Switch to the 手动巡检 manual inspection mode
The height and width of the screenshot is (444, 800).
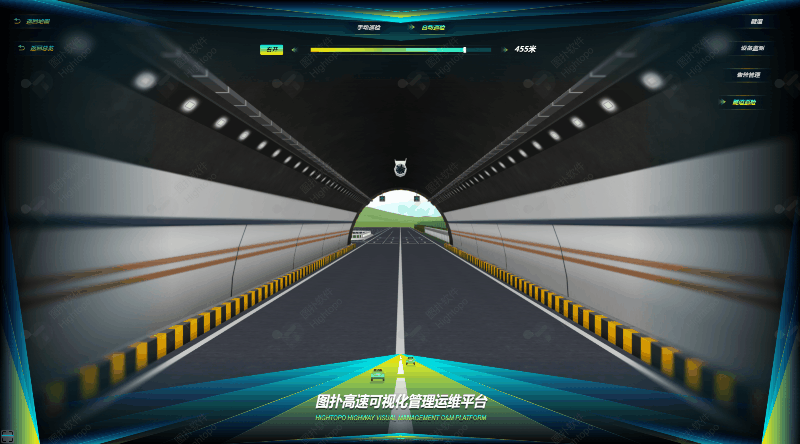[368, 27]
